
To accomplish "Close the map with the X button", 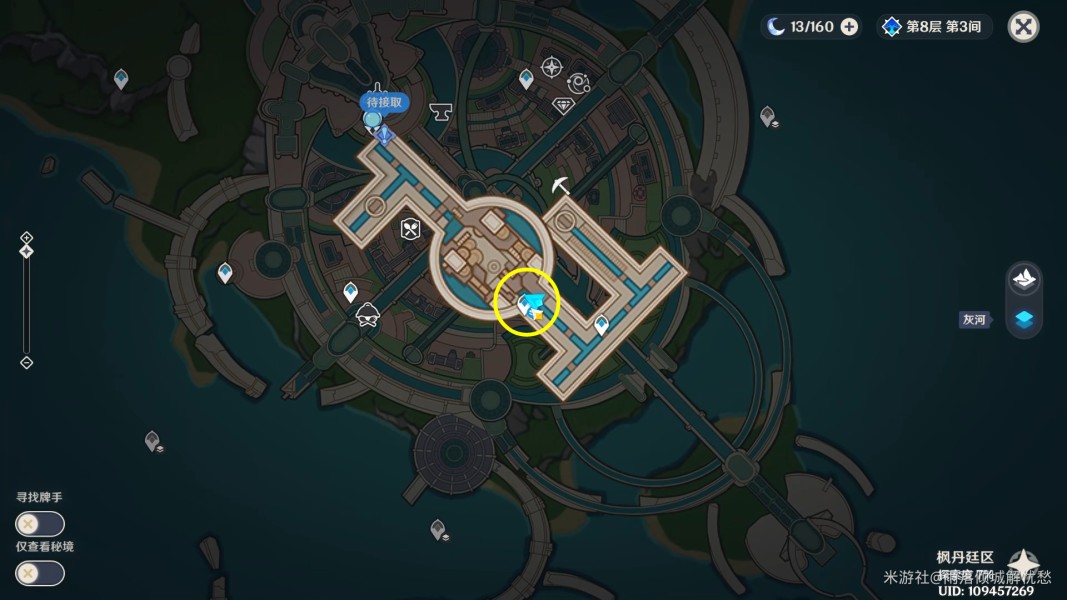I will [x=1023, y=27].
